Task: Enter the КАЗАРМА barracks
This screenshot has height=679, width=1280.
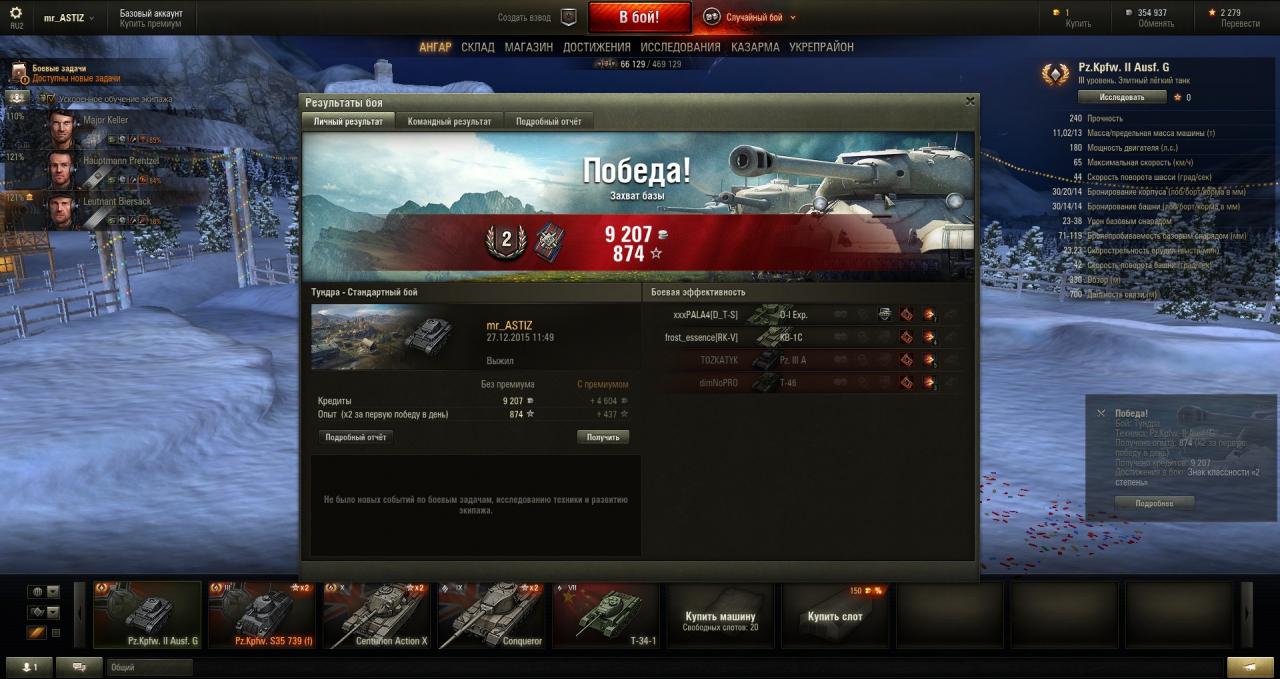Action: (x=755, y=47)
